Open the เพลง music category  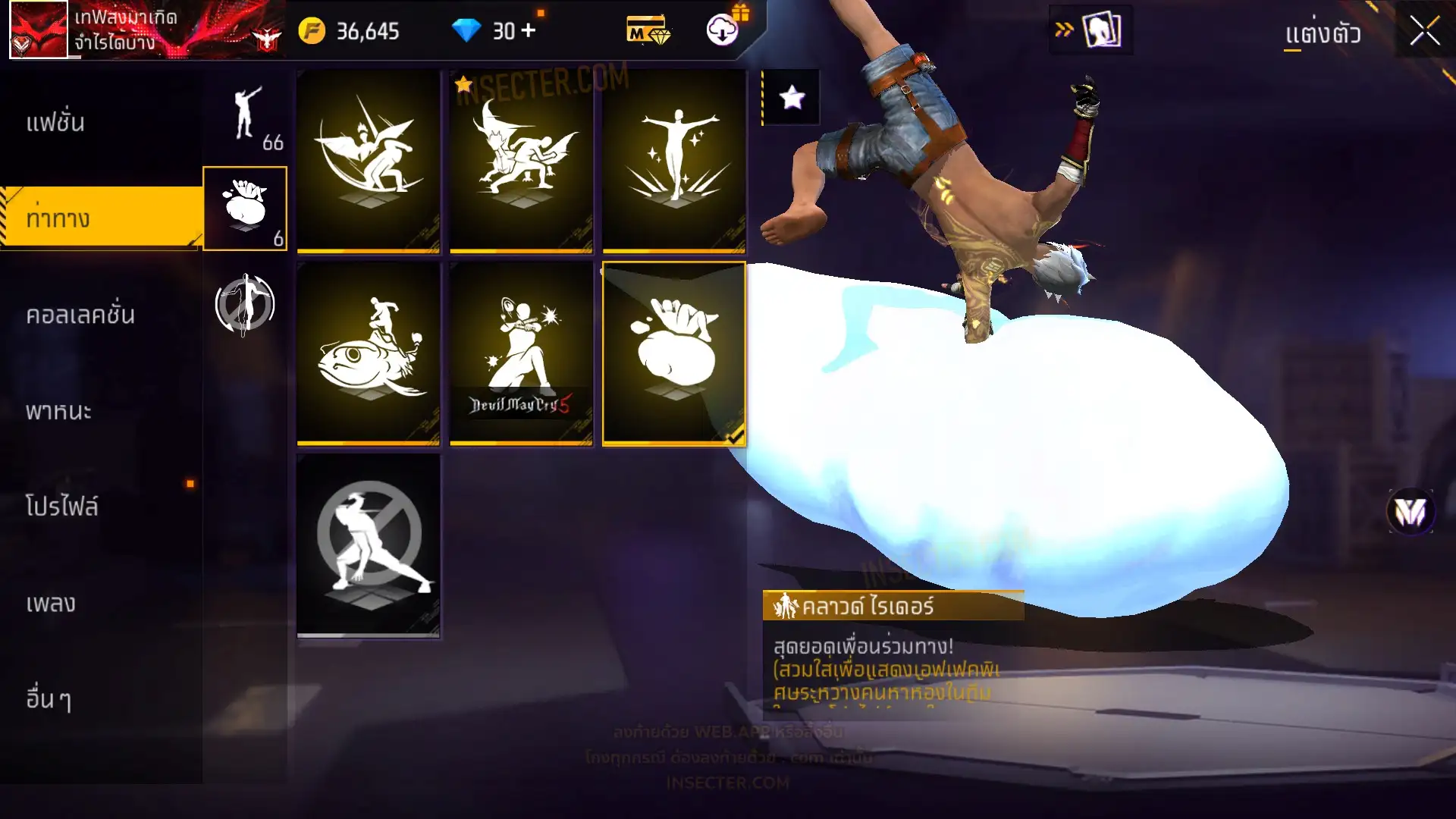(51, 603)
